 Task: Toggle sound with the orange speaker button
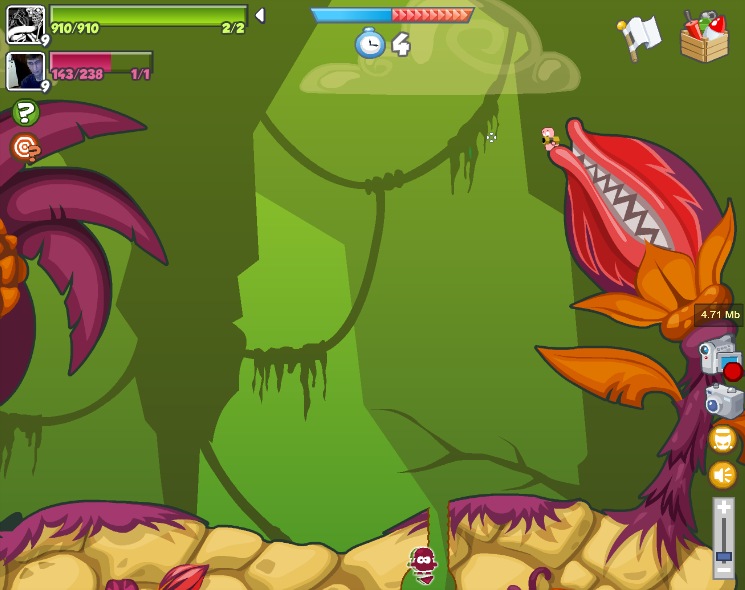(x=722, y=474)
